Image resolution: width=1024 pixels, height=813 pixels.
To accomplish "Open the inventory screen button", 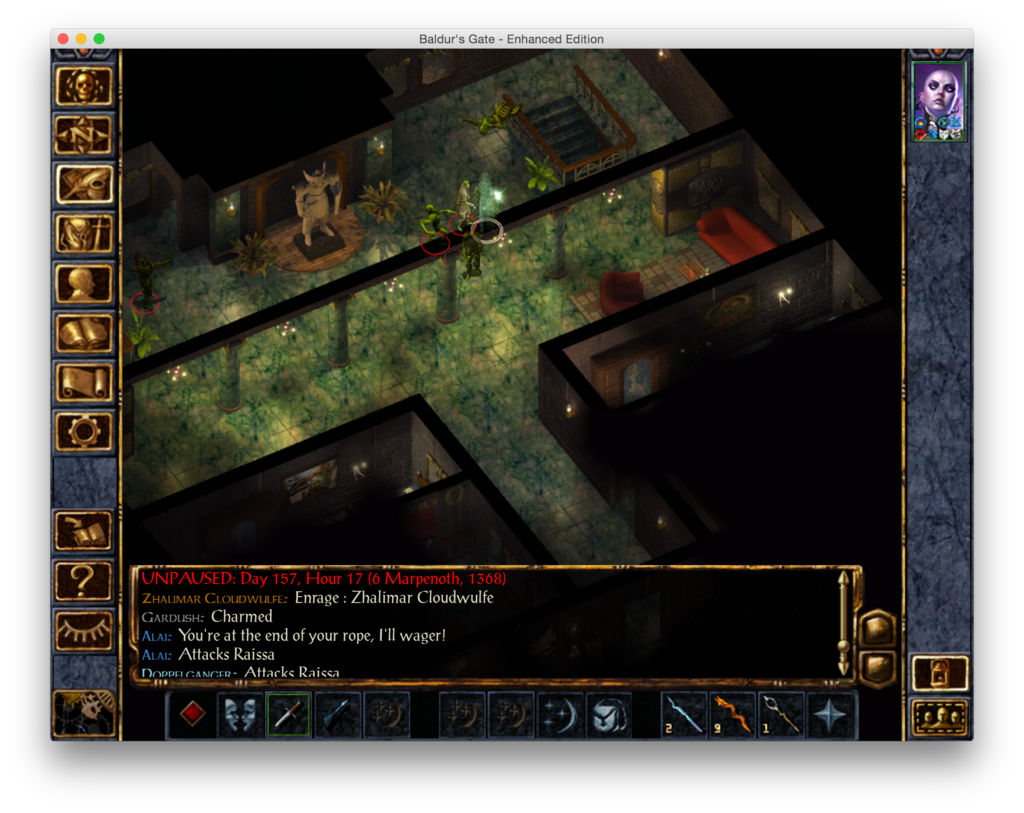I will coord(84,234).
